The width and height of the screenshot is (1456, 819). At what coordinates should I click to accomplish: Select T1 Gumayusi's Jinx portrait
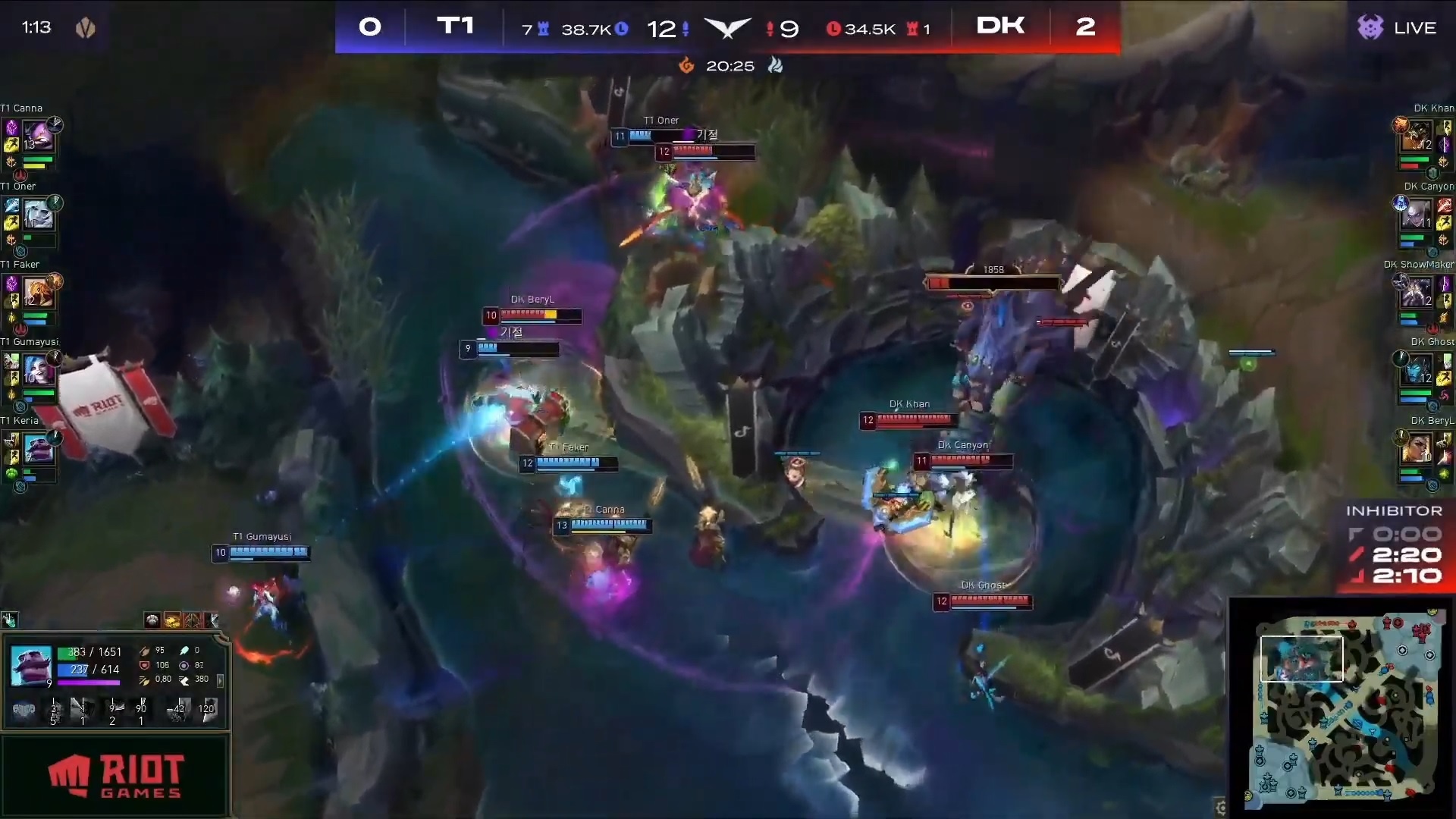37,371
